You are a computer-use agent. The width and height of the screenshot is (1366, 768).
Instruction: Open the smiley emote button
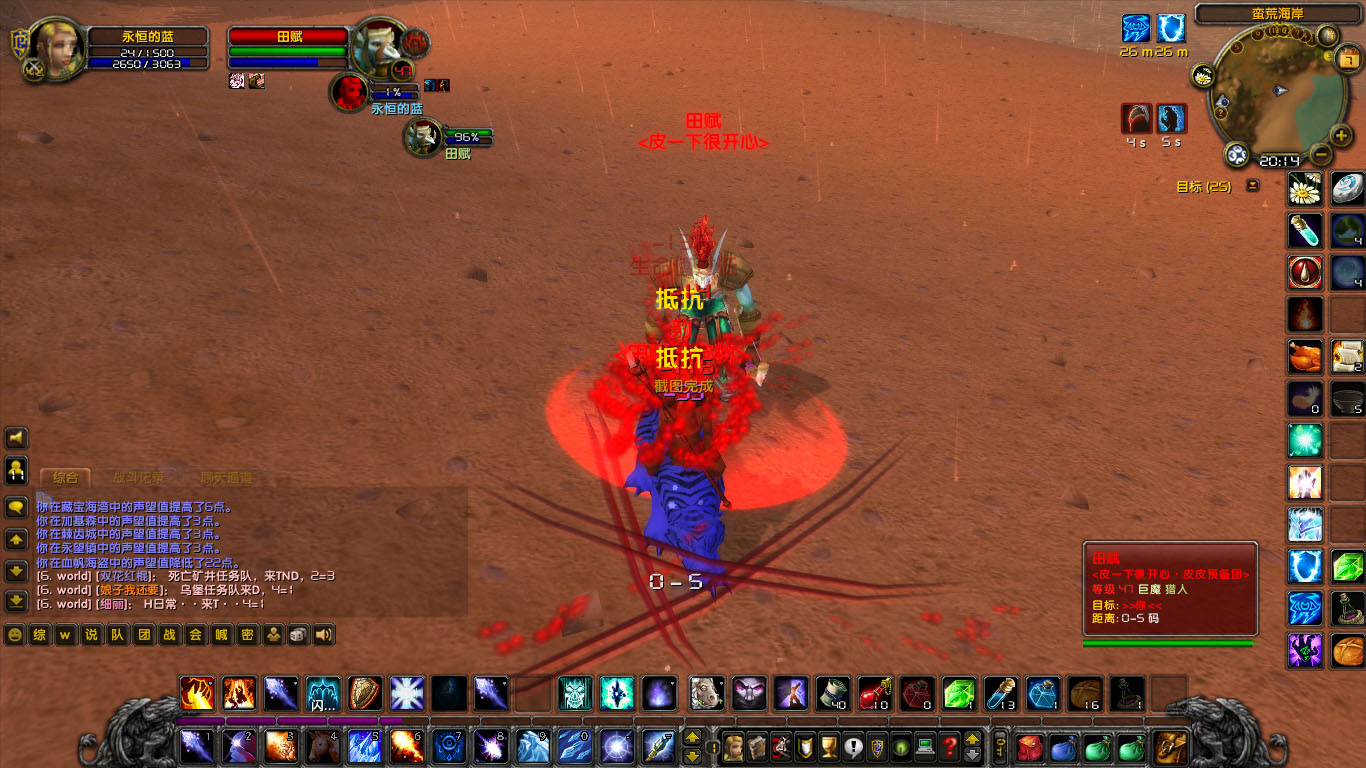tap(14, 635)
